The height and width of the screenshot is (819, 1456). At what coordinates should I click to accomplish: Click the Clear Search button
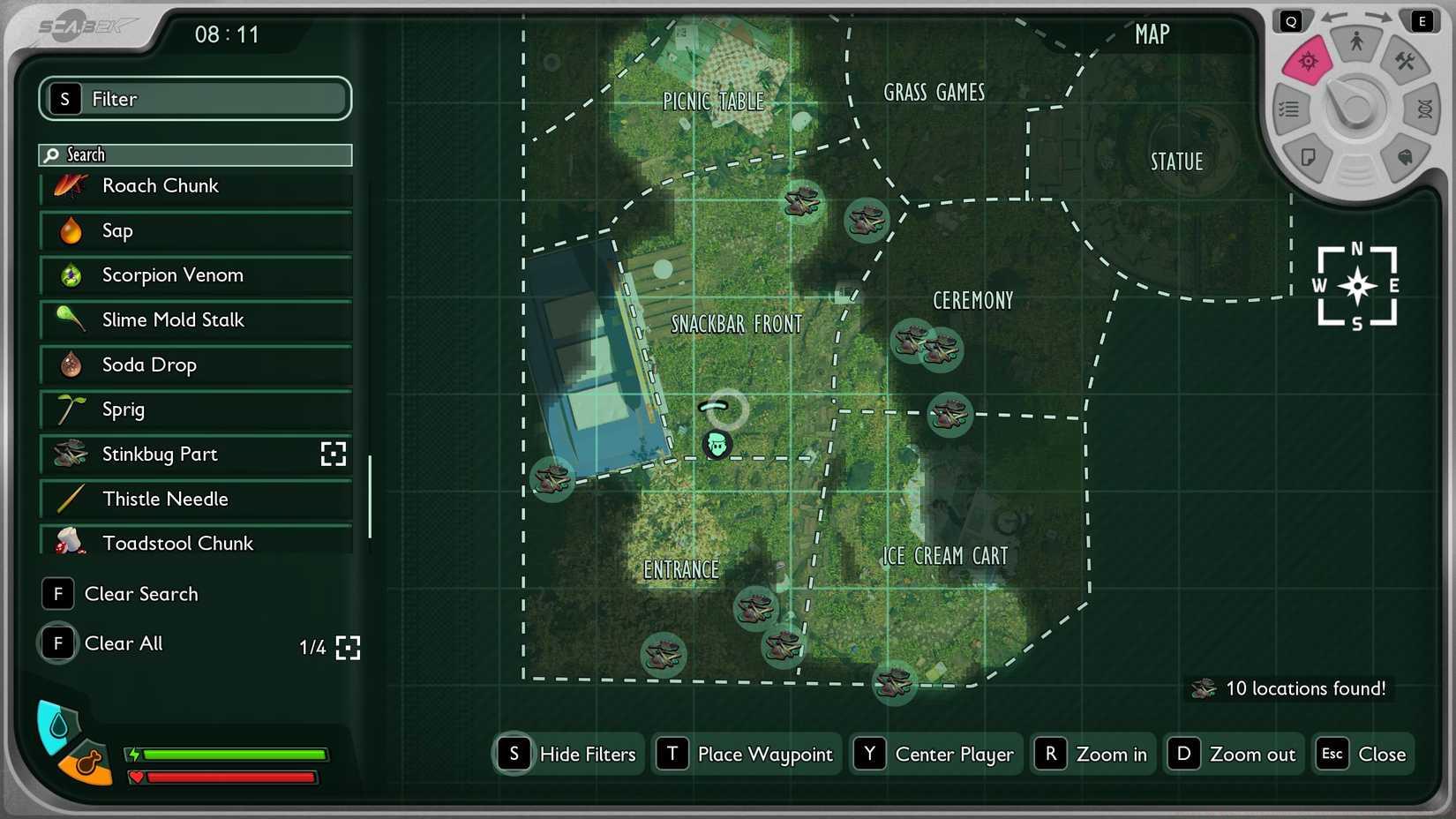(x=120, y=594)
